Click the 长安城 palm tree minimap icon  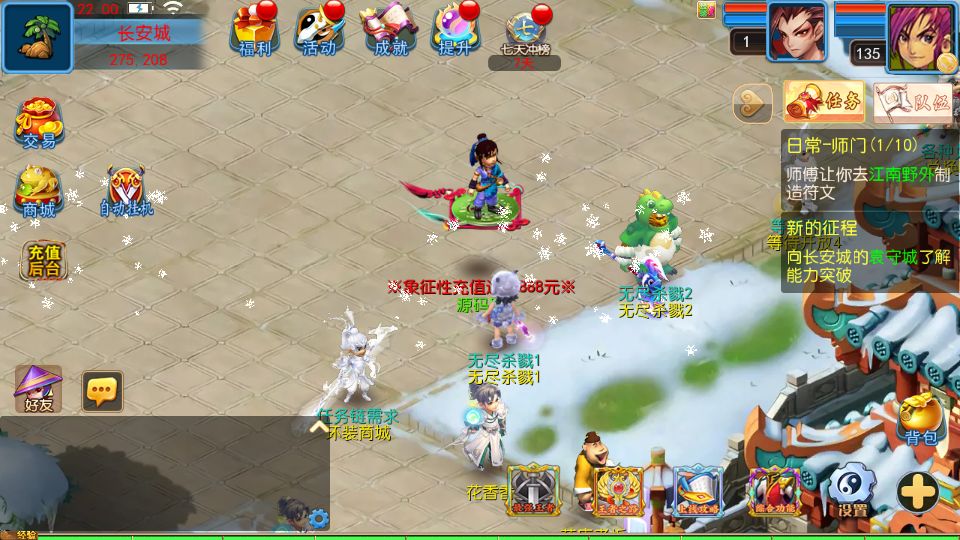37,37
